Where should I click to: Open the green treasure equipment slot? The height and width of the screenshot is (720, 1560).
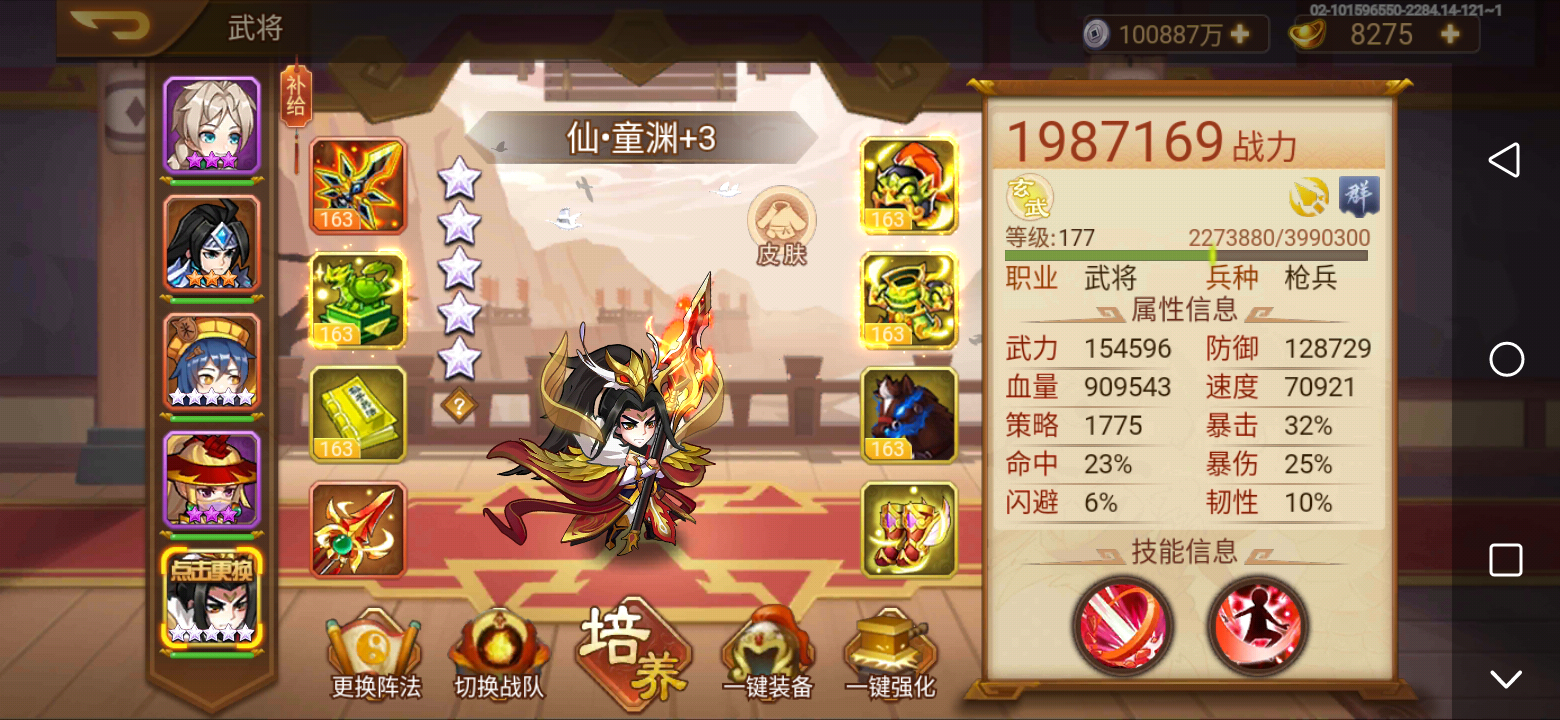[x=357, y=300]
